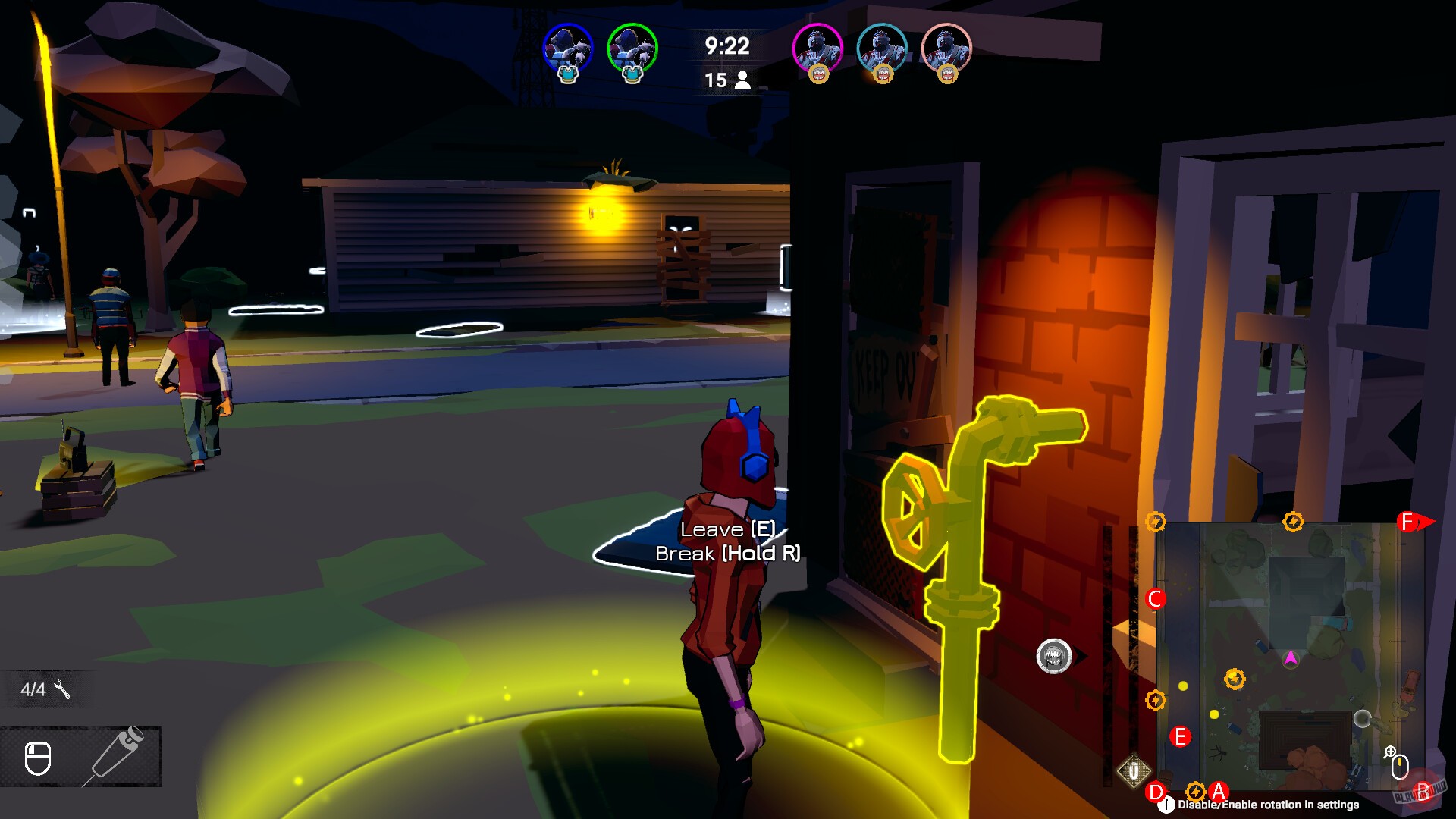Screen dimensions: 1456x819
Task: Click the U manhole icon on the minimap
Action: pos(1134,770)
